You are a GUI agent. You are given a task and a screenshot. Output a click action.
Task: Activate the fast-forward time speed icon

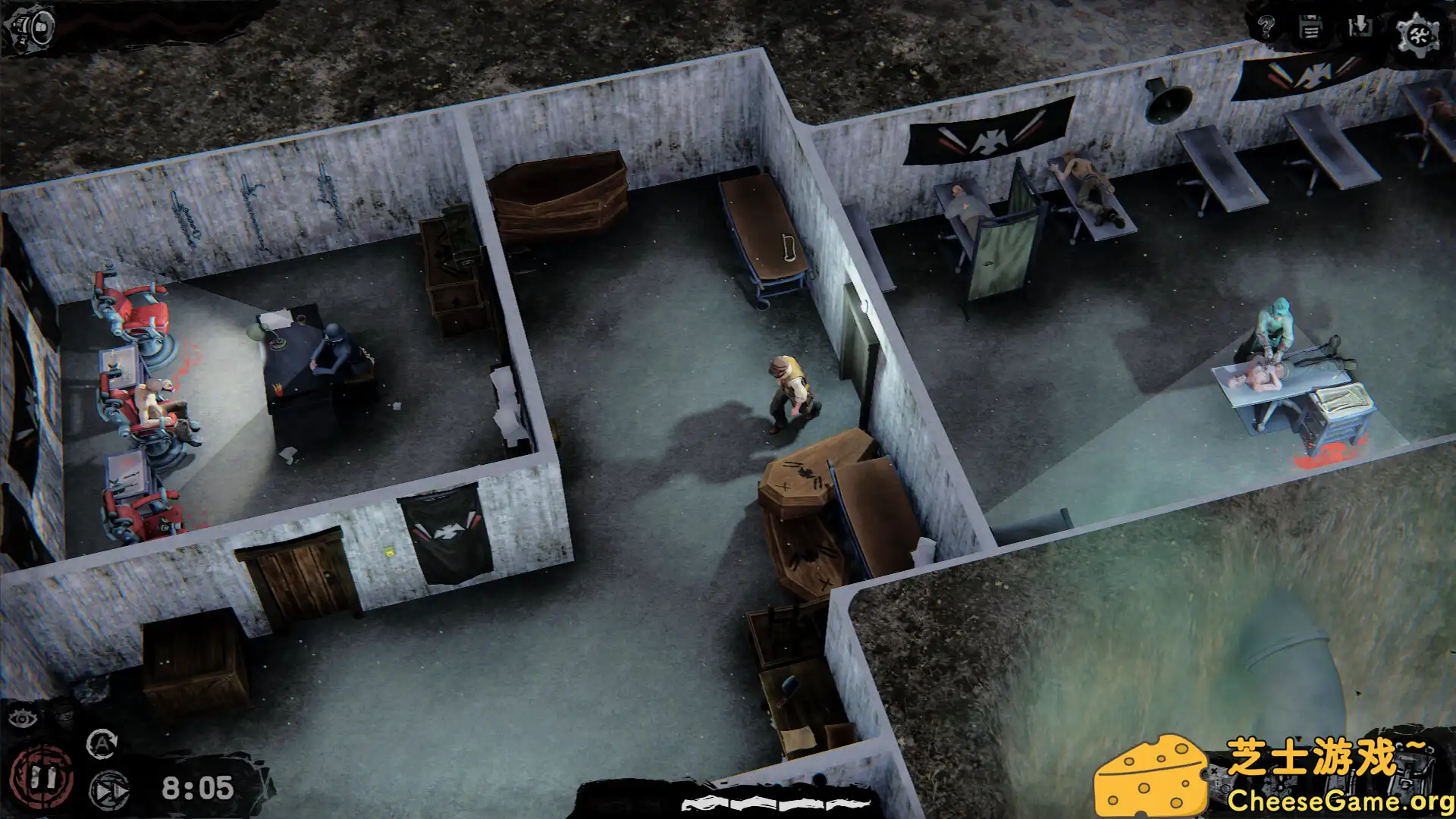[109, 792]
